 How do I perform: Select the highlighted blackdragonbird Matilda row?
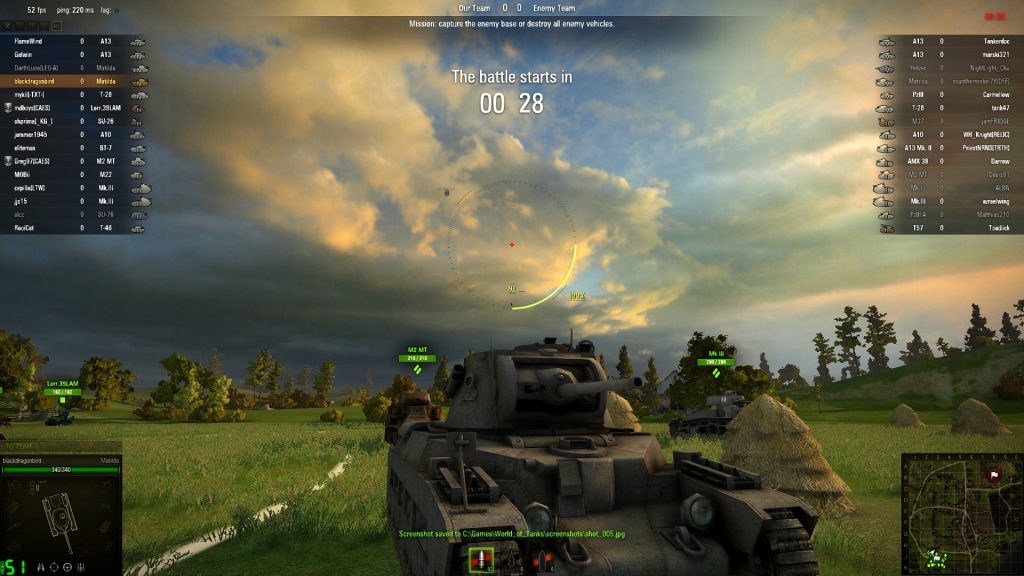[76, 81]
